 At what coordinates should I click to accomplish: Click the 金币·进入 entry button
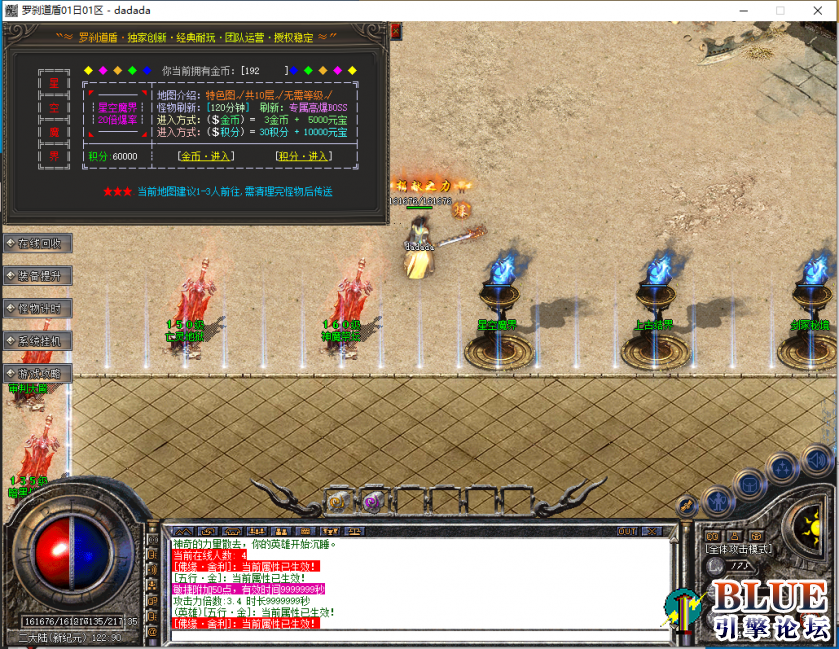[x=204, y=156]
